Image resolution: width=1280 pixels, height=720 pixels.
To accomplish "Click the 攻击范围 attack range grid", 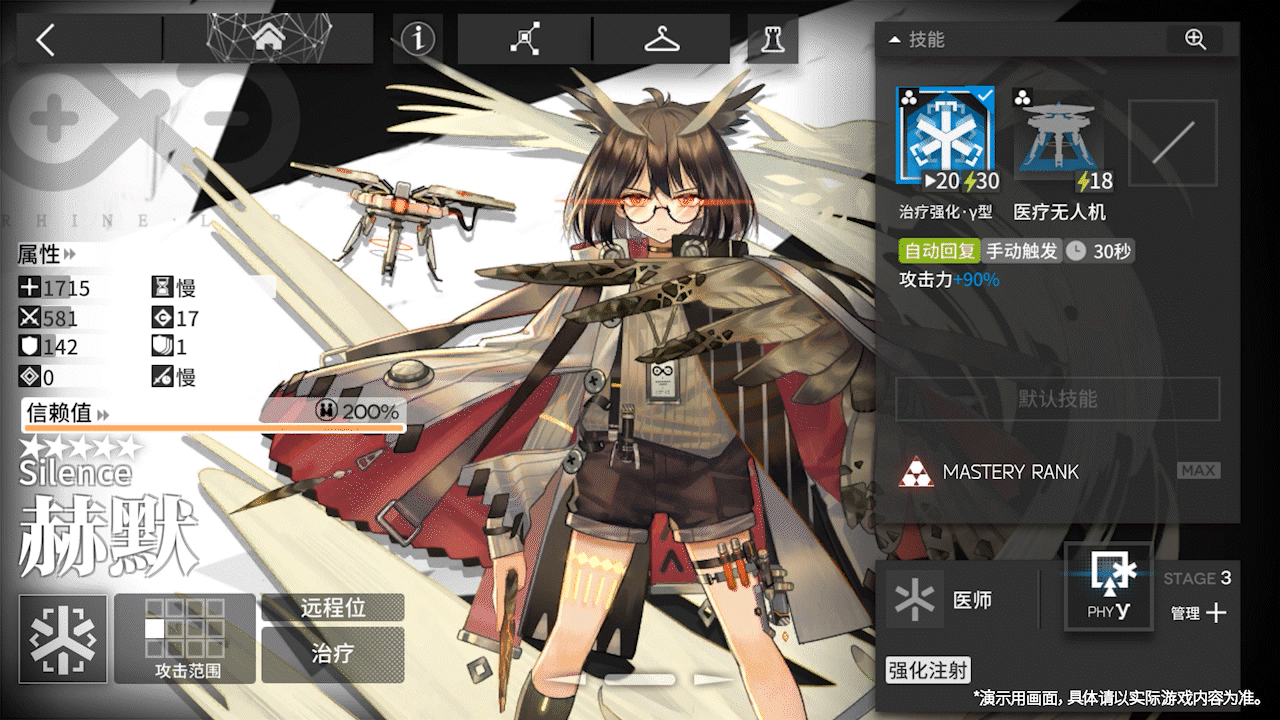I will pyautogui.click(x=184, y=627).
